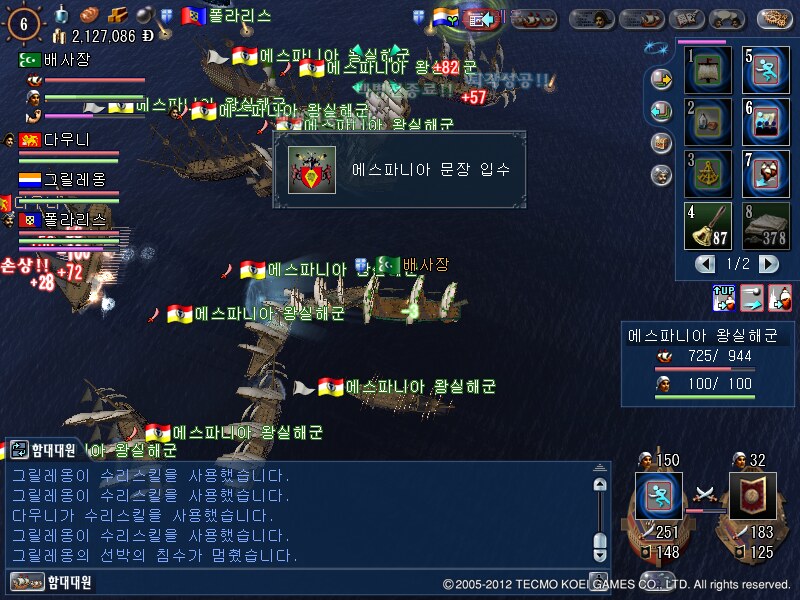Viewport: 800px width, 600px height.
Task: Select the side button with yellow arrow
Action: (x=660, y=78)
